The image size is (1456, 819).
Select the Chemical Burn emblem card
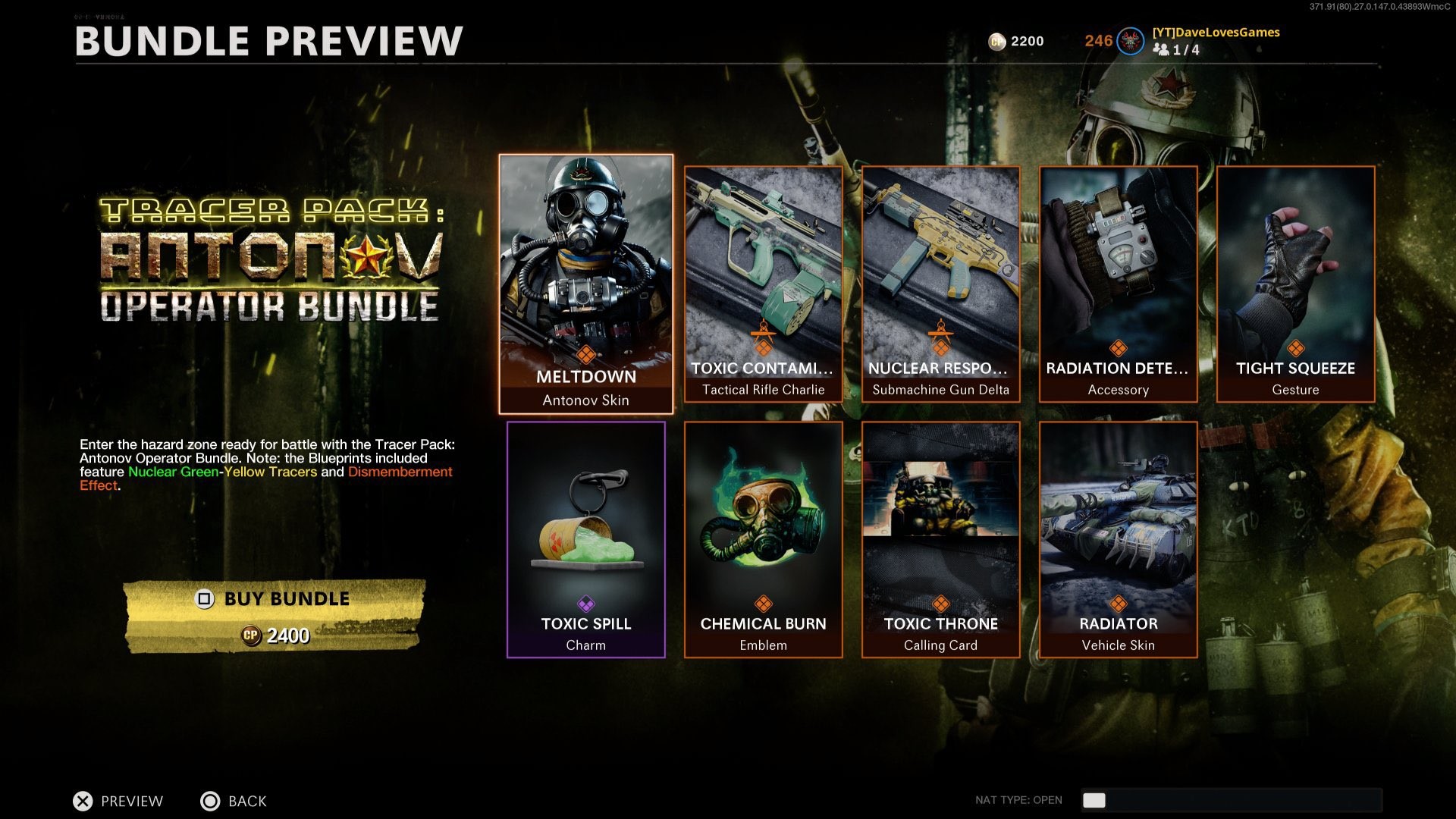(763, 535)
